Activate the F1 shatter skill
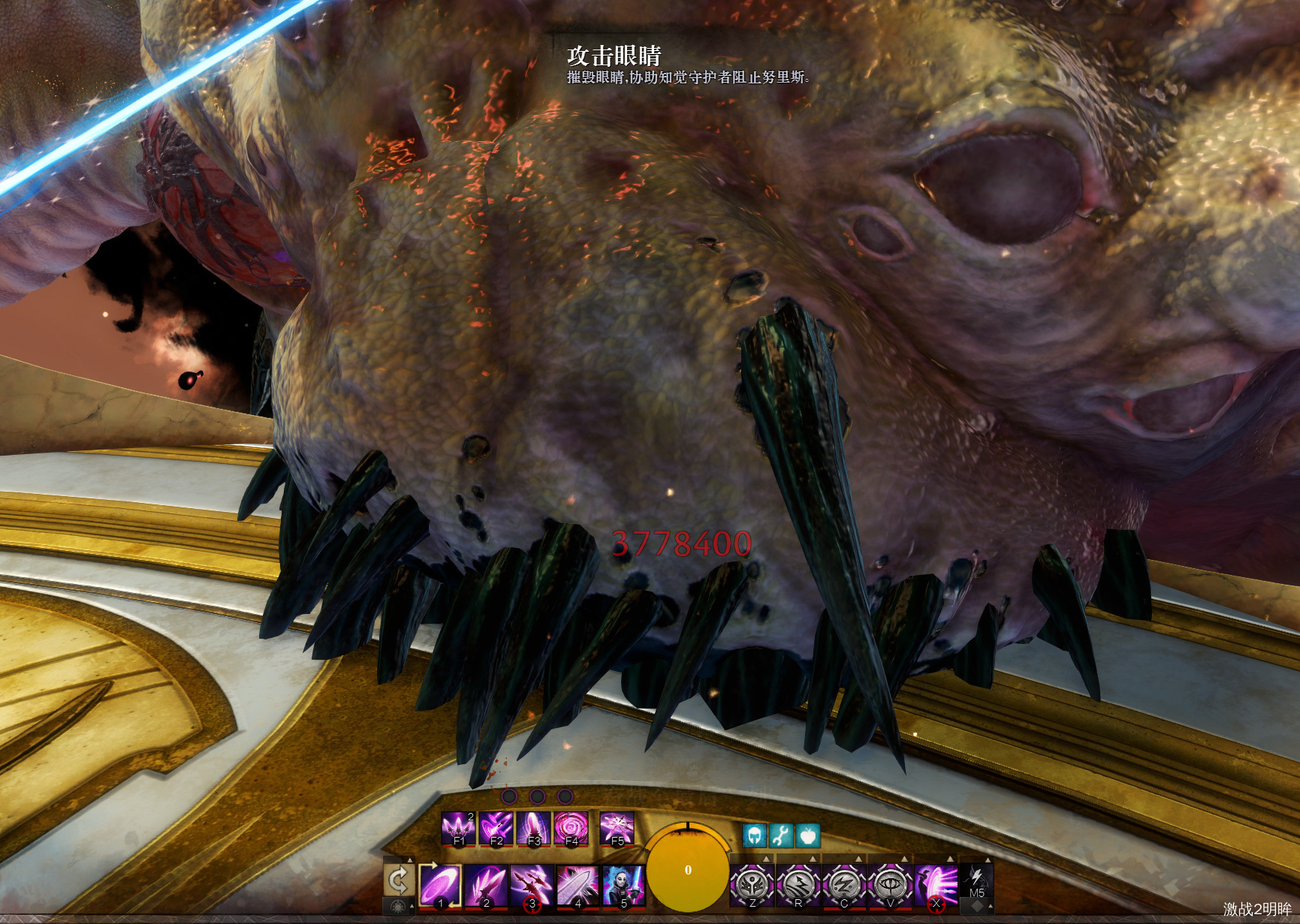 [459, 829]
